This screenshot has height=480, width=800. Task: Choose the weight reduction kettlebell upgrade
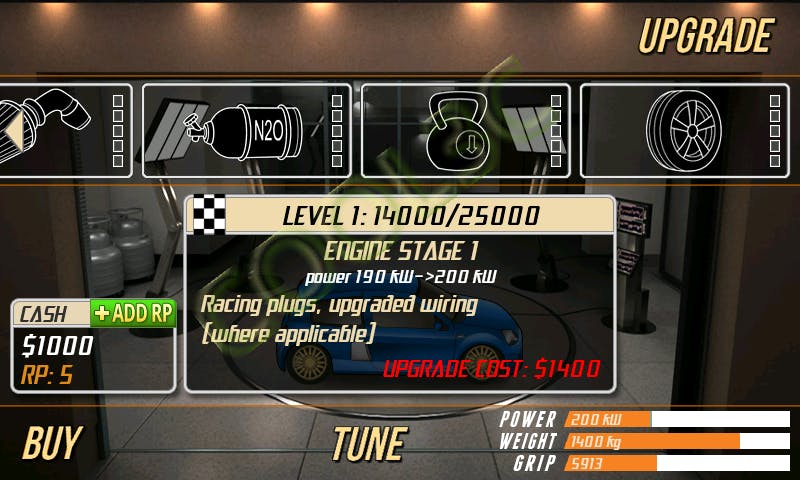465,131
